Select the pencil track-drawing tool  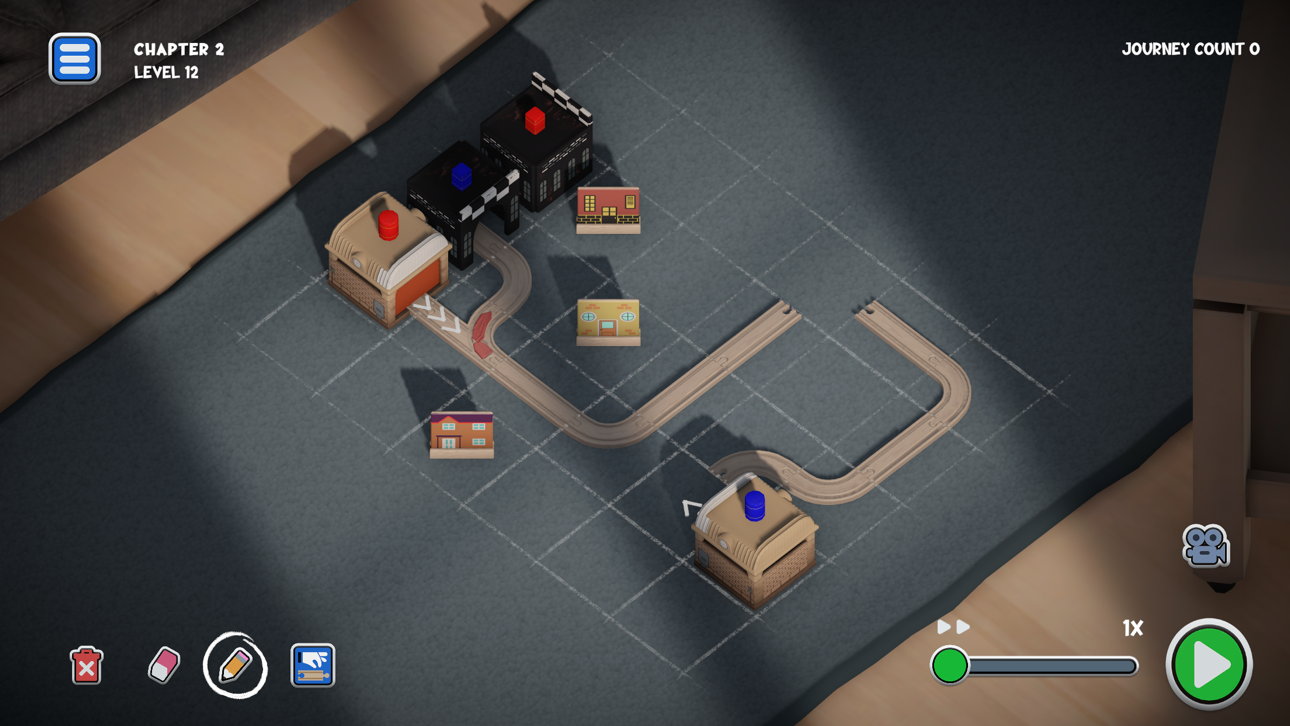point(234,663)
